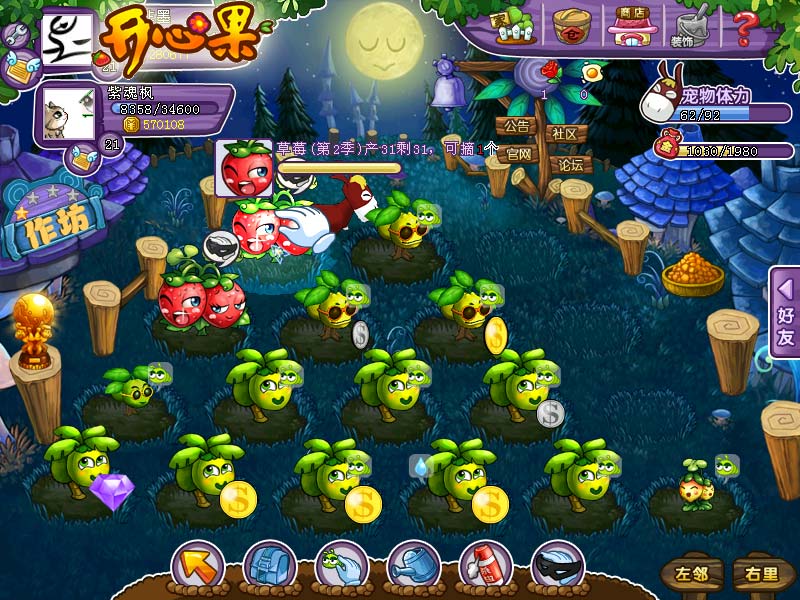Screen dimensions: 800x600
Task: Visit the 官网 official site sign
Action: point(518,154)
